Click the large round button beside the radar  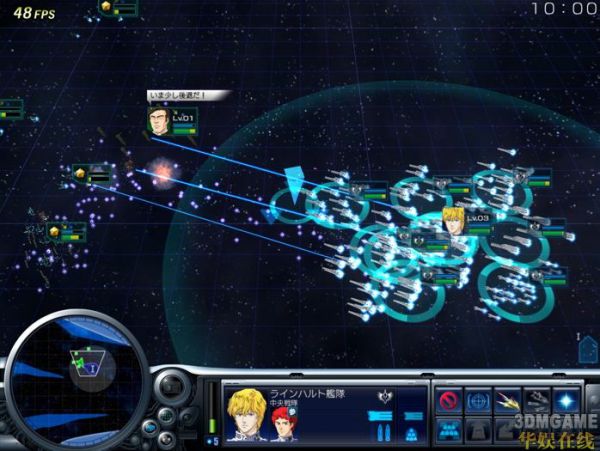click(173, 388)
